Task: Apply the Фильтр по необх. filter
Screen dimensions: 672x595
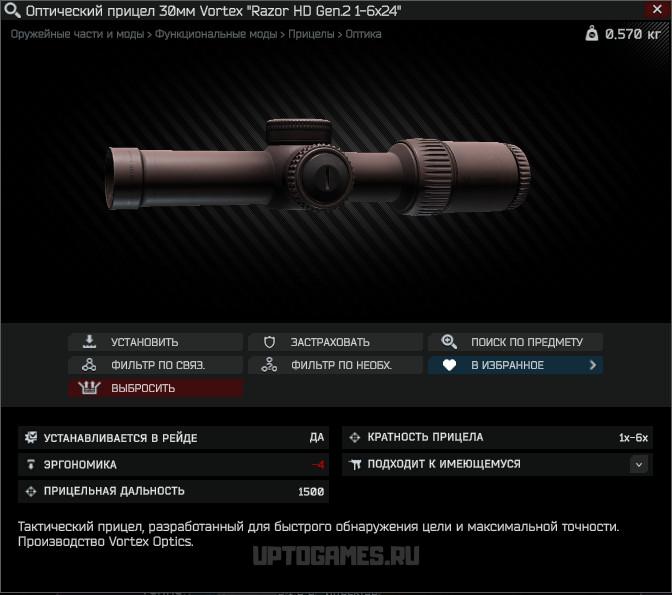Action: click(x=335, y=365)
